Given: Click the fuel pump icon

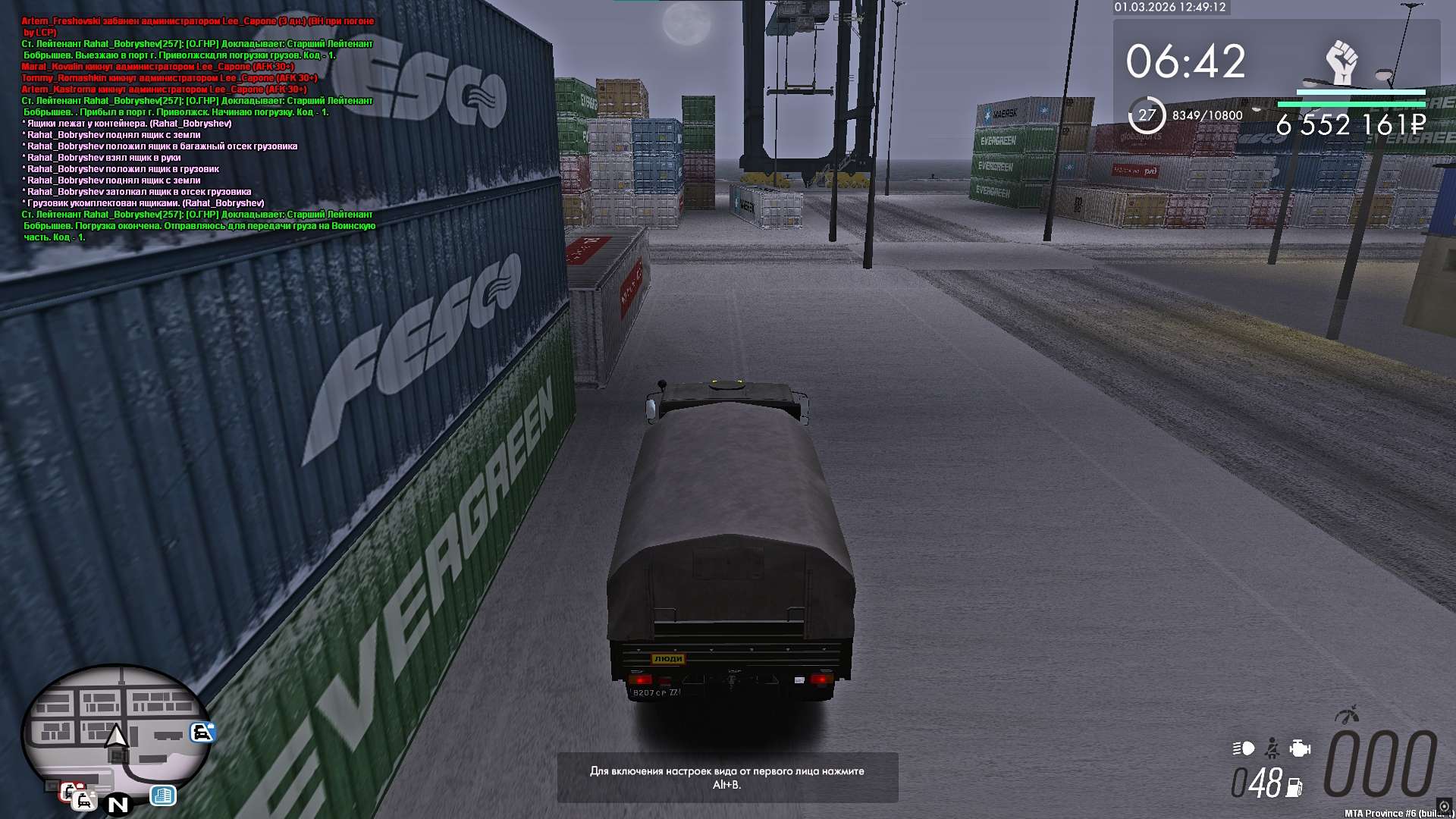Looking at the screenshot, I should (x=1294, y=788).
